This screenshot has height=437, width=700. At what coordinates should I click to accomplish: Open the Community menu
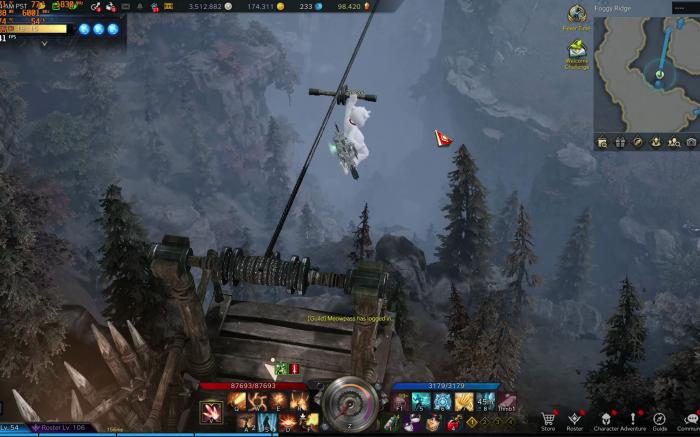[x=688, y=419]
